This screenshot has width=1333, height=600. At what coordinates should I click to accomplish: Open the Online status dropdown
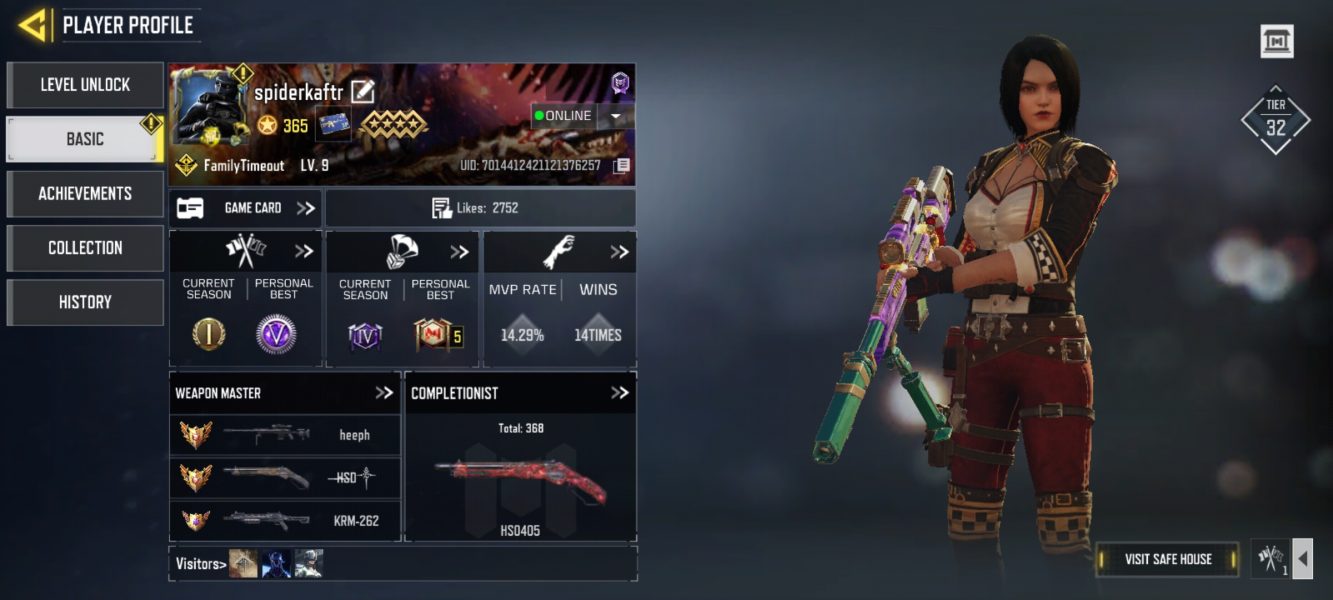click(615, 116)
